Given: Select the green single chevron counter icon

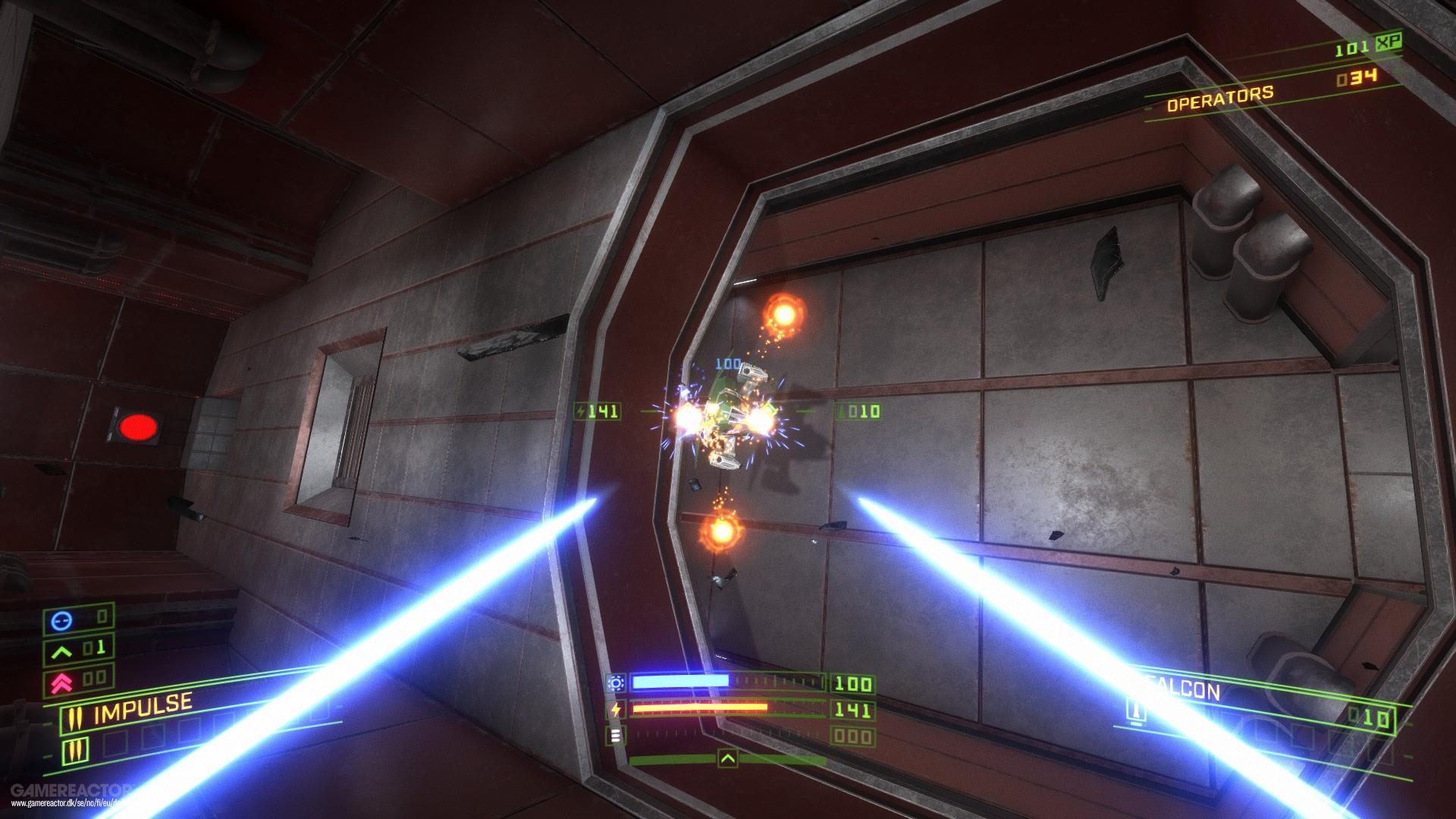Looking at the screenshot, I should pos(61,651).
